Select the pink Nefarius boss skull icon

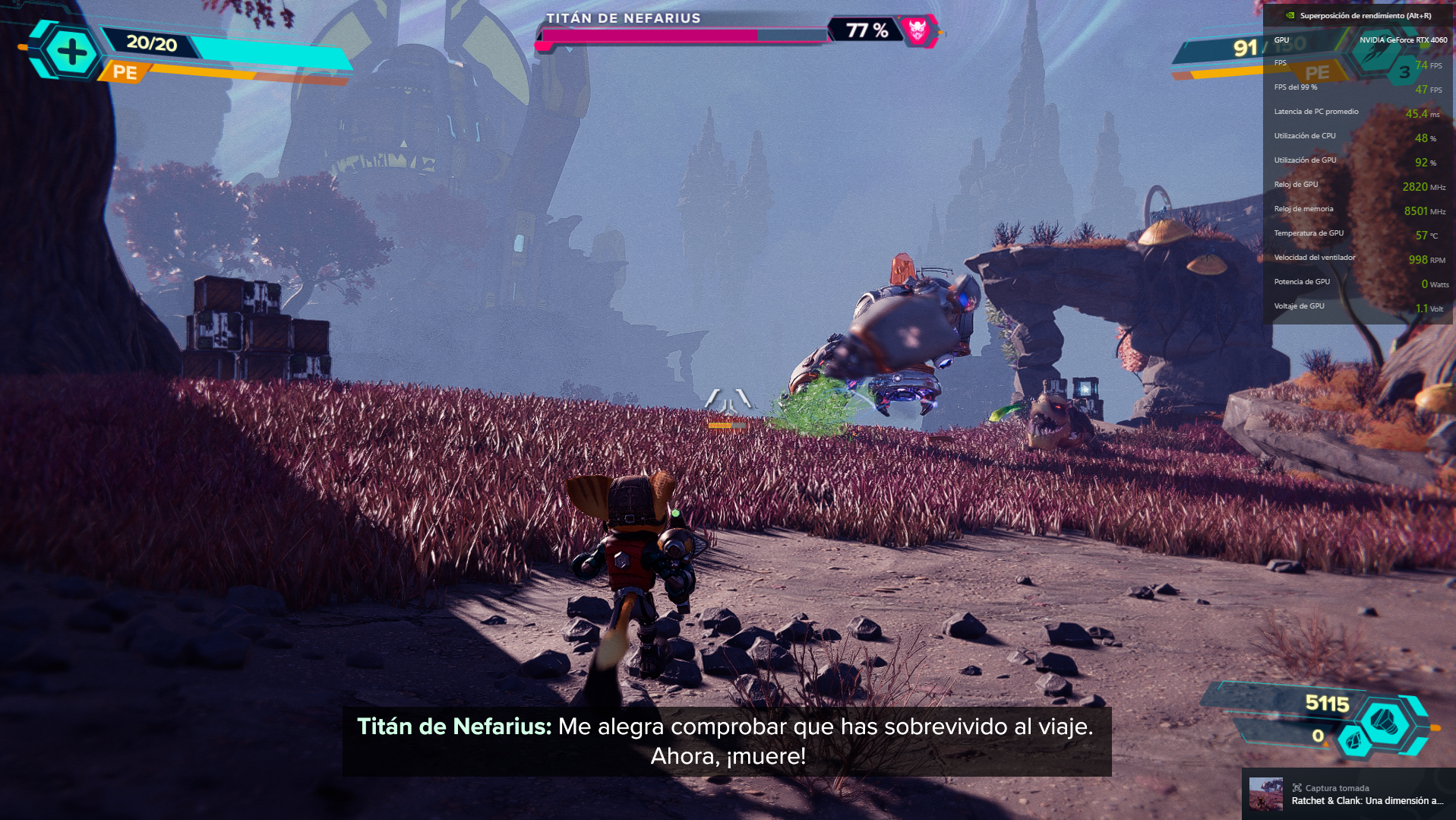[x=918, y=30]
